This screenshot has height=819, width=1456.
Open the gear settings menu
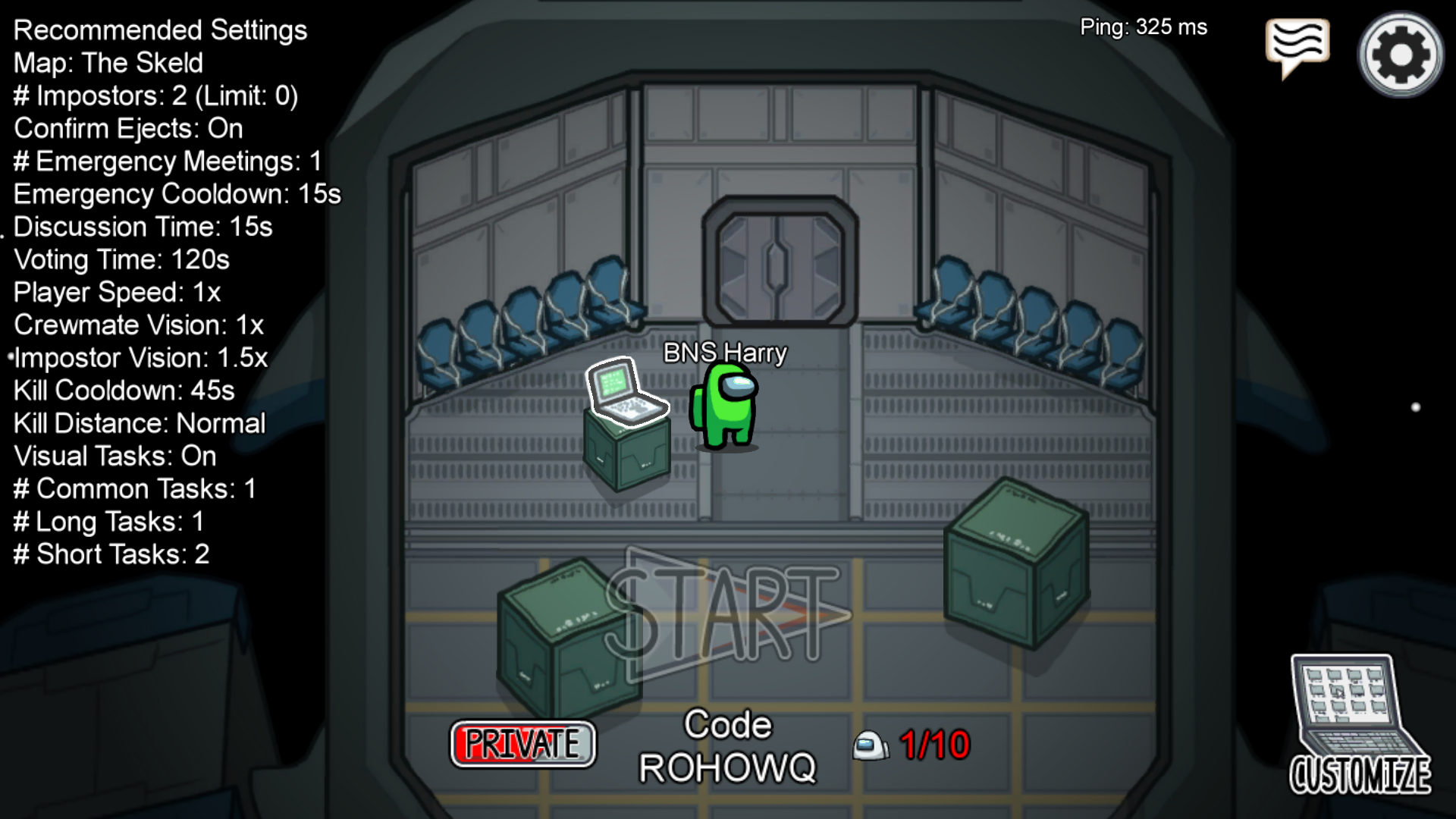coord(1401,55)
